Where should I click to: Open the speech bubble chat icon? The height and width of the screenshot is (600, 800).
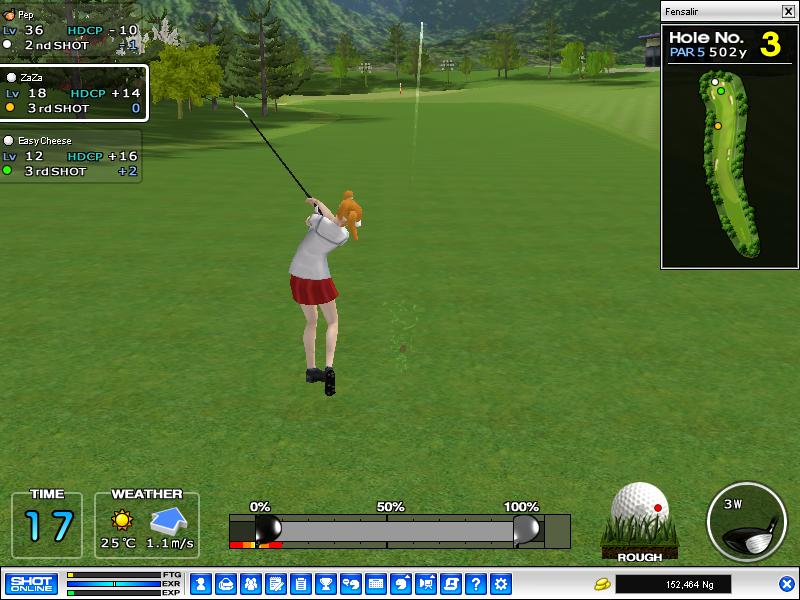coord(351,584)
